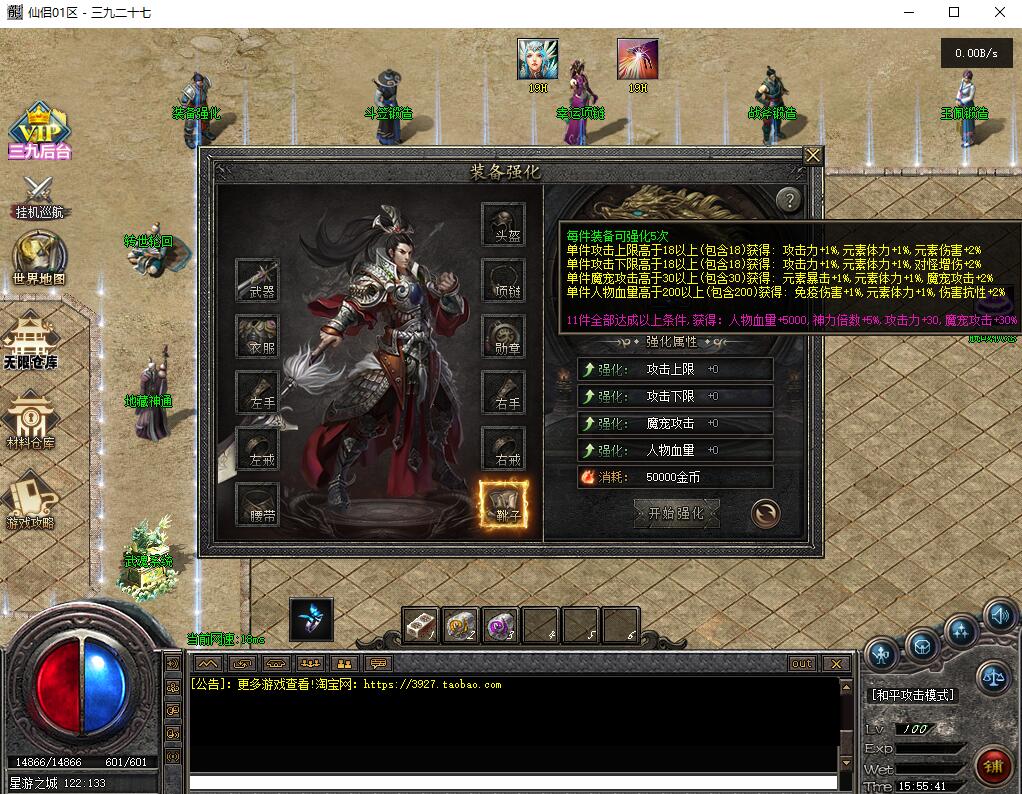This screenshot has height=794, width=1022.
Task: Select the 腰带 belt equipment slot
Action: 256,505
